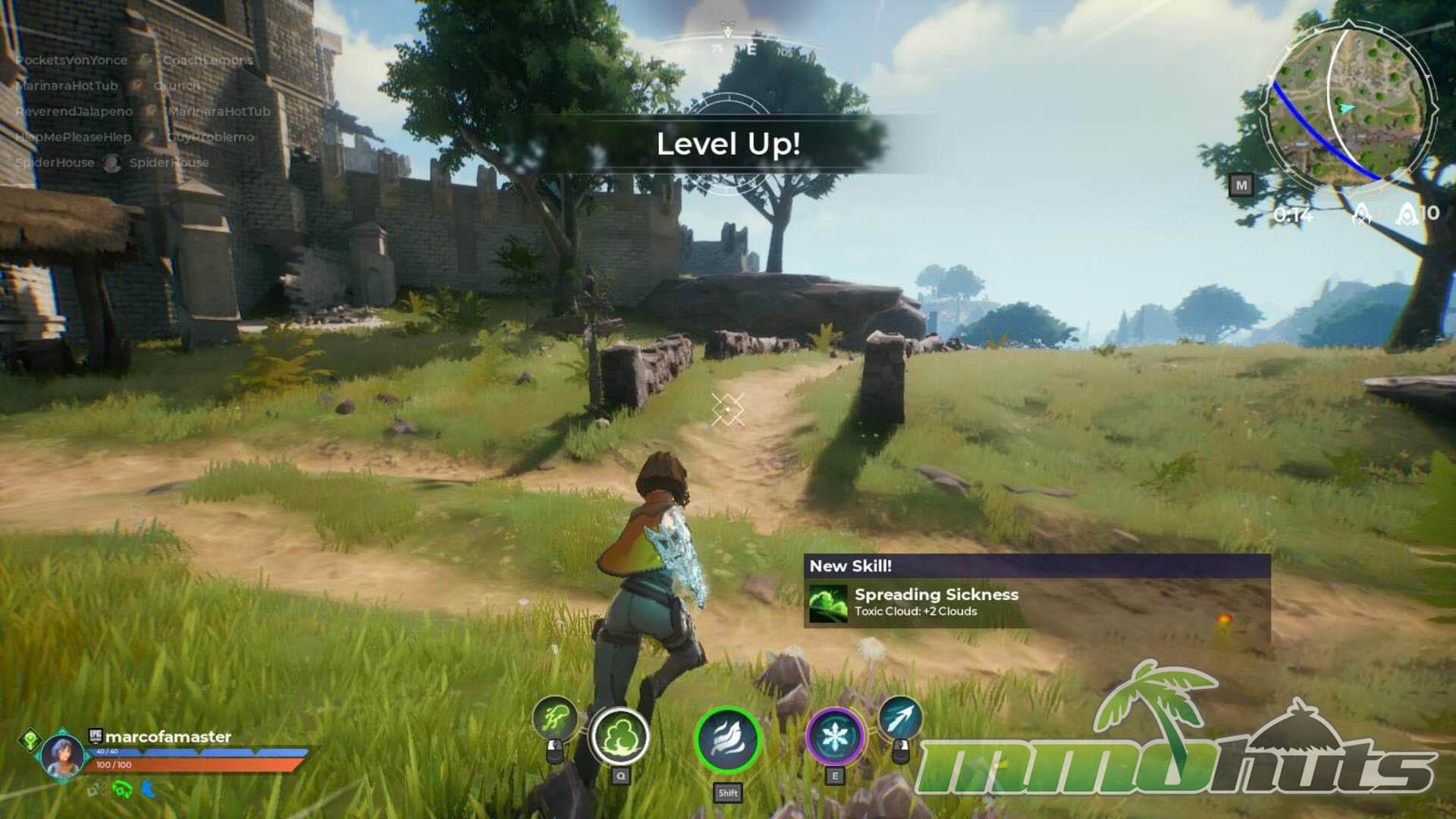Image resolution: width=1456 pixels, height=819 pixels.
Task: Click the green amulet equipment icon
Action: click(121, 790)
